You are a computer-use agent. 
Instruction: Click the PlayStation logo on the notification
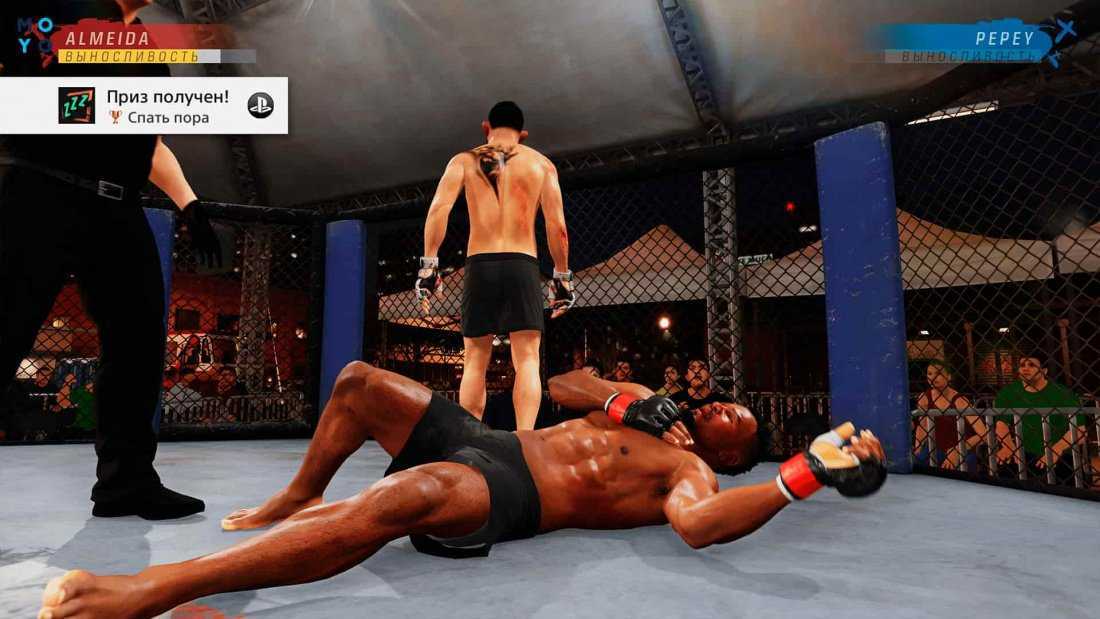[x=260, y=105]
